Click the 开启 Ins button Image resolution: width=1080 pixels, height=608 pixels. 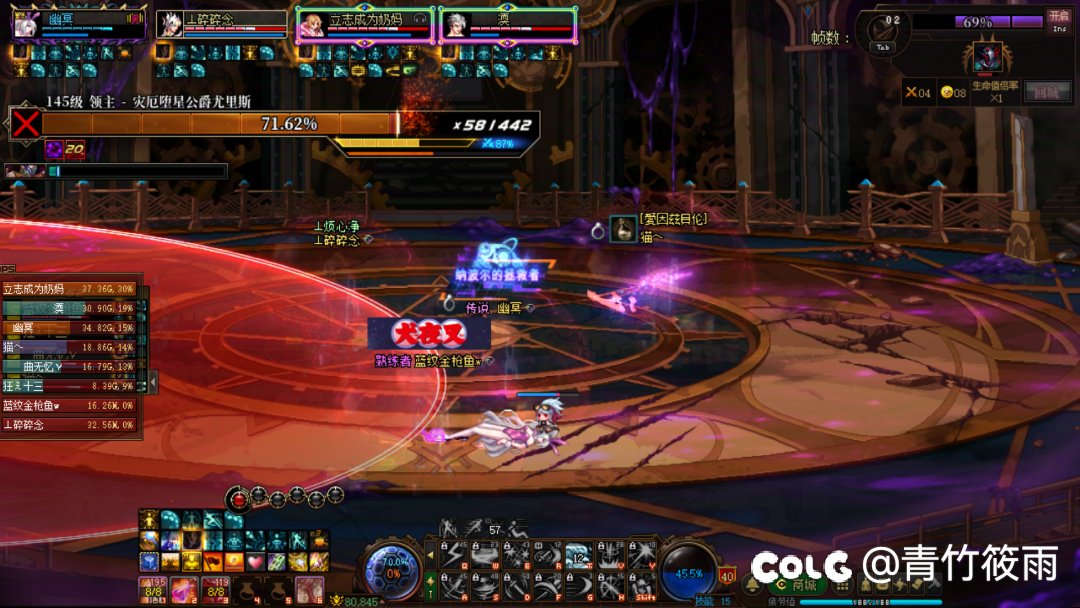click(x=1058, y=19)
